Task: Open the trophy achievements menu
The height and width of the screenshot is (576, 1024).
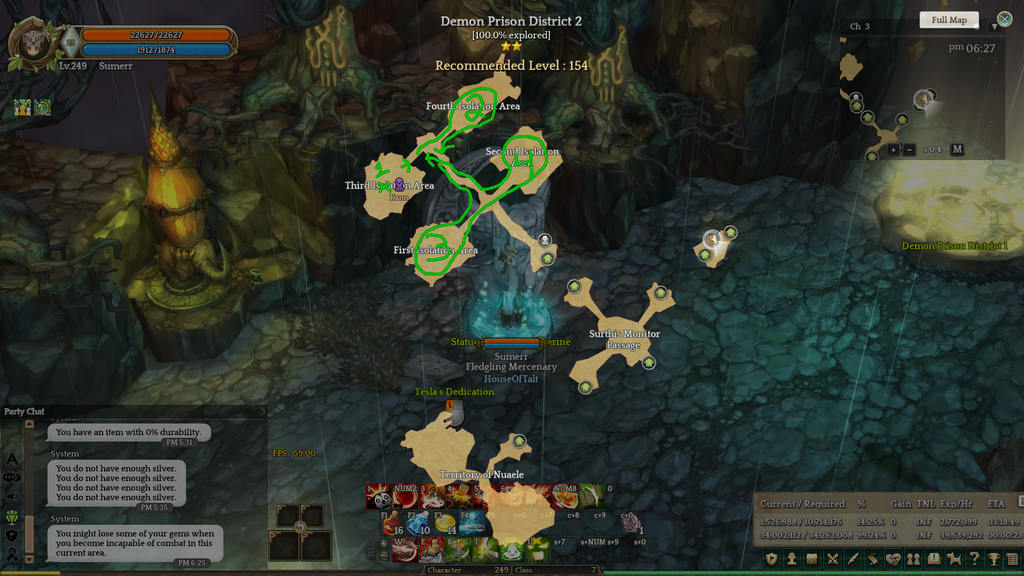Action: click(x=994, y=559)
